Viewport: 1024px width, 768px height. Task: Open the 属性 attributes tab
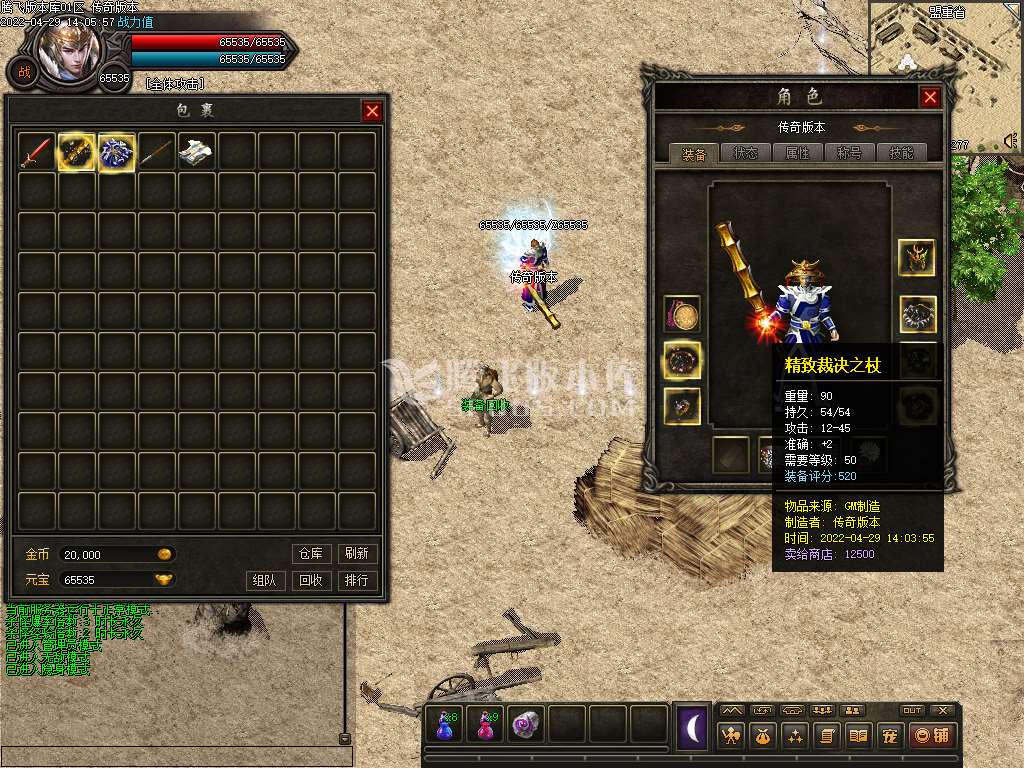click(x=798, y=153)
